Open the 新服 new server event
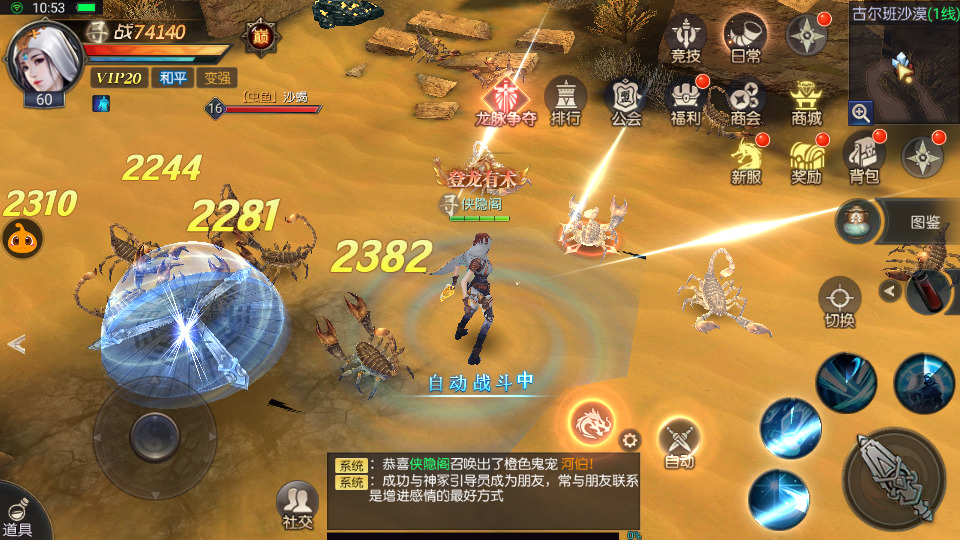The image size is (960, 540). [x=746, y=160]
